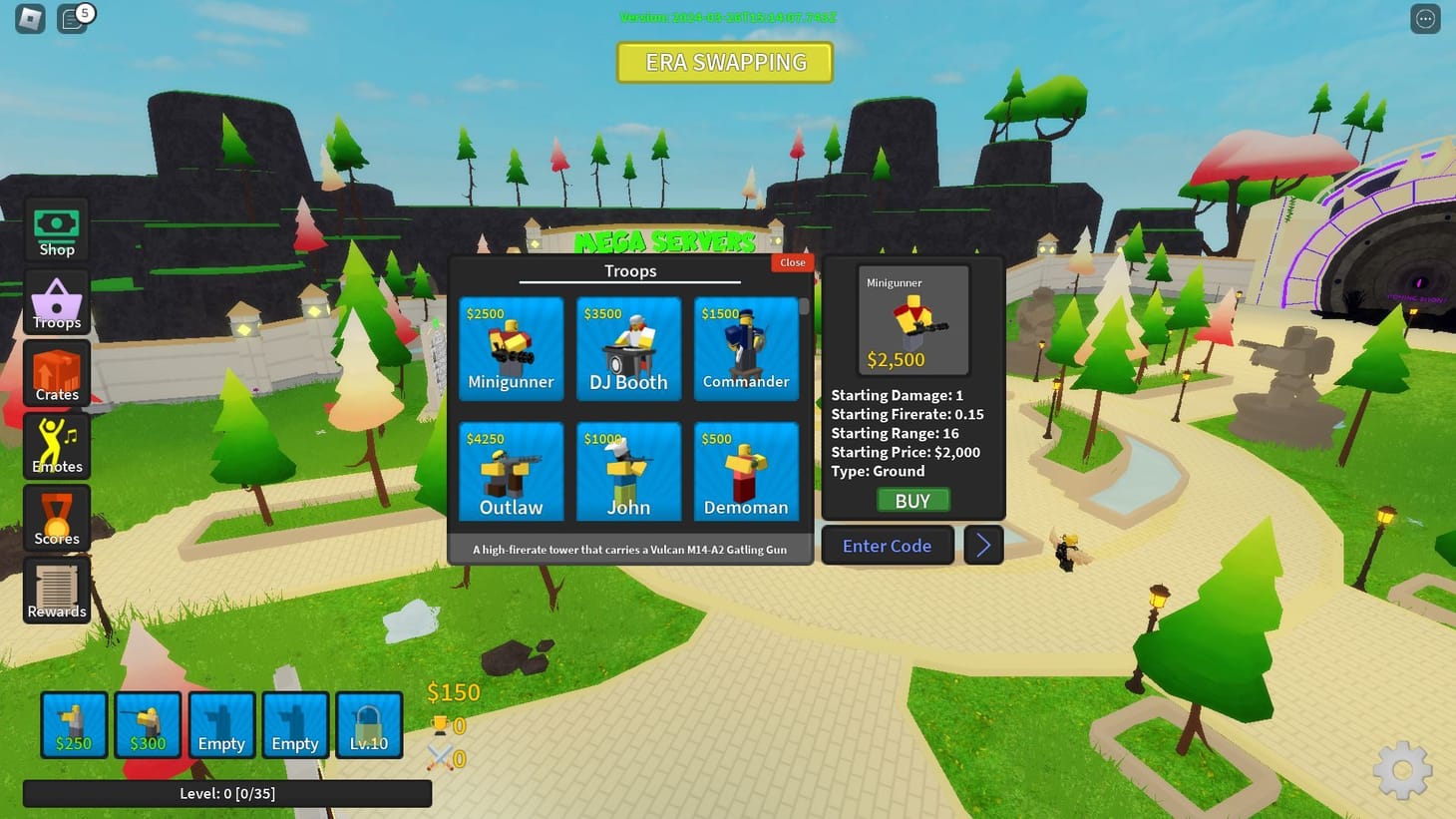Select the DJ Booth troop card

[628, 347]
